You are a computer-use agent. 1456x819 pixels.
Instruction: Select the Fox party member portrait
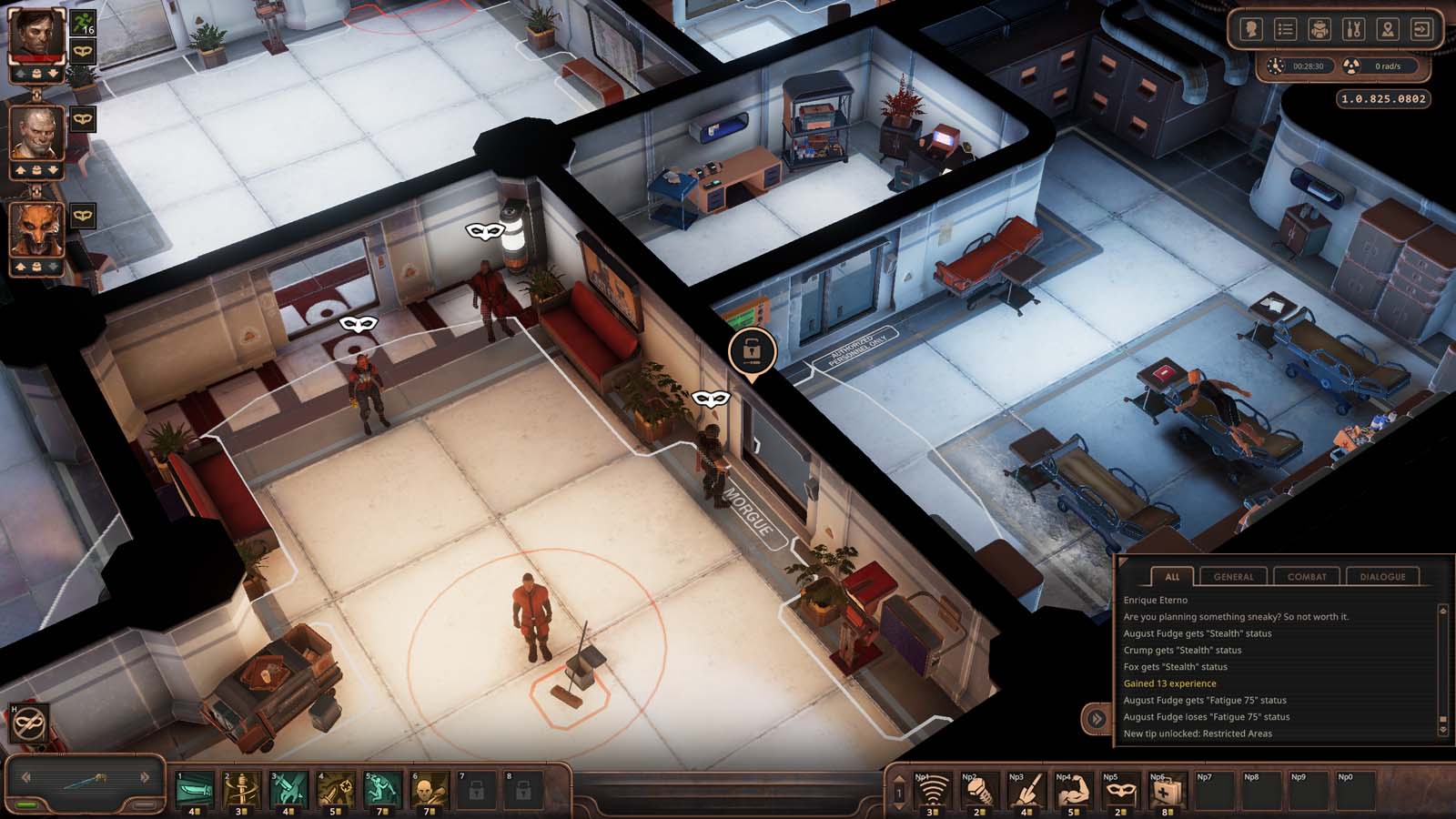pyautogui.click(x=37, y=229)
